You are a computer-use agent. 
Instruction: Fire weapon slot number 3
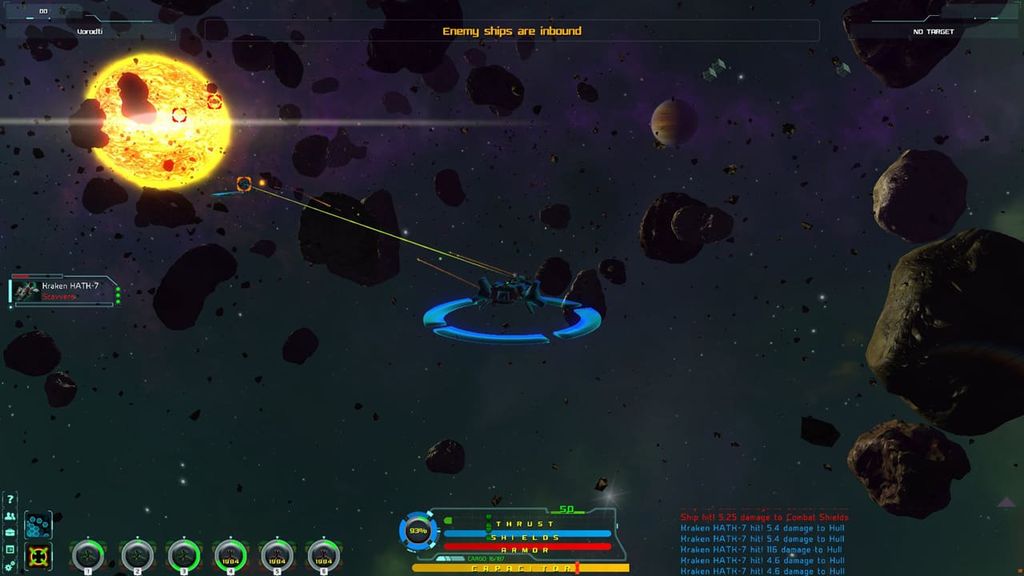point(183,555)
